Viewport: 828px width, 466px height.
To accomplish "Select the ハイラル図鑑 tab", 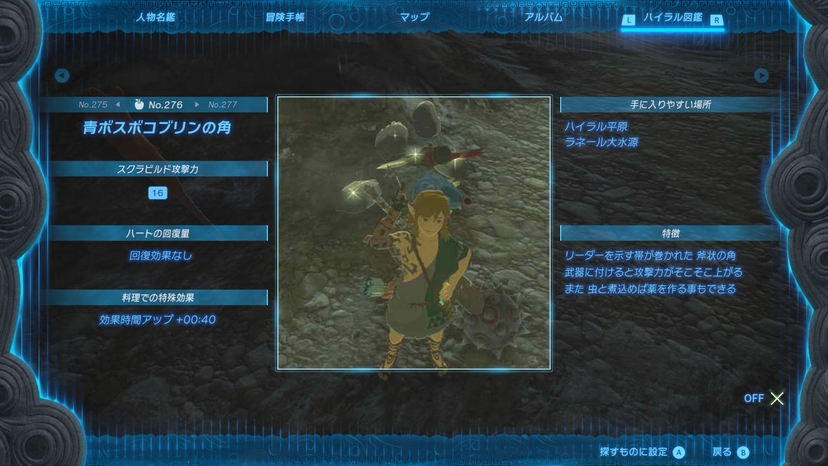I will click(671, 18).
